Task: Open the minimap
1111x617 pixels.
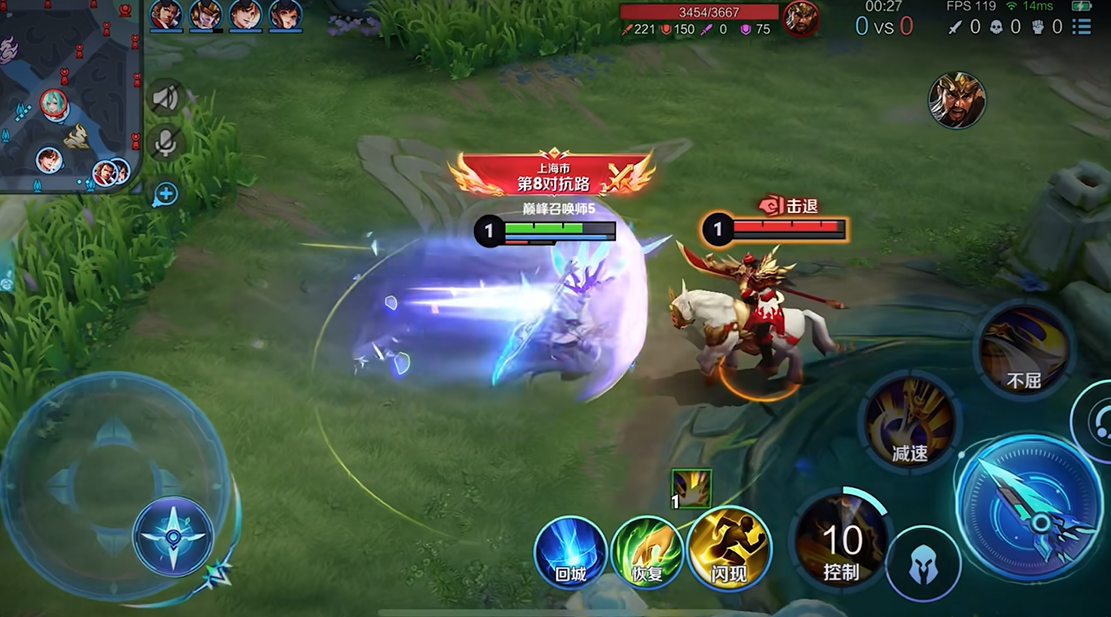Action: [x=70, y=96]
